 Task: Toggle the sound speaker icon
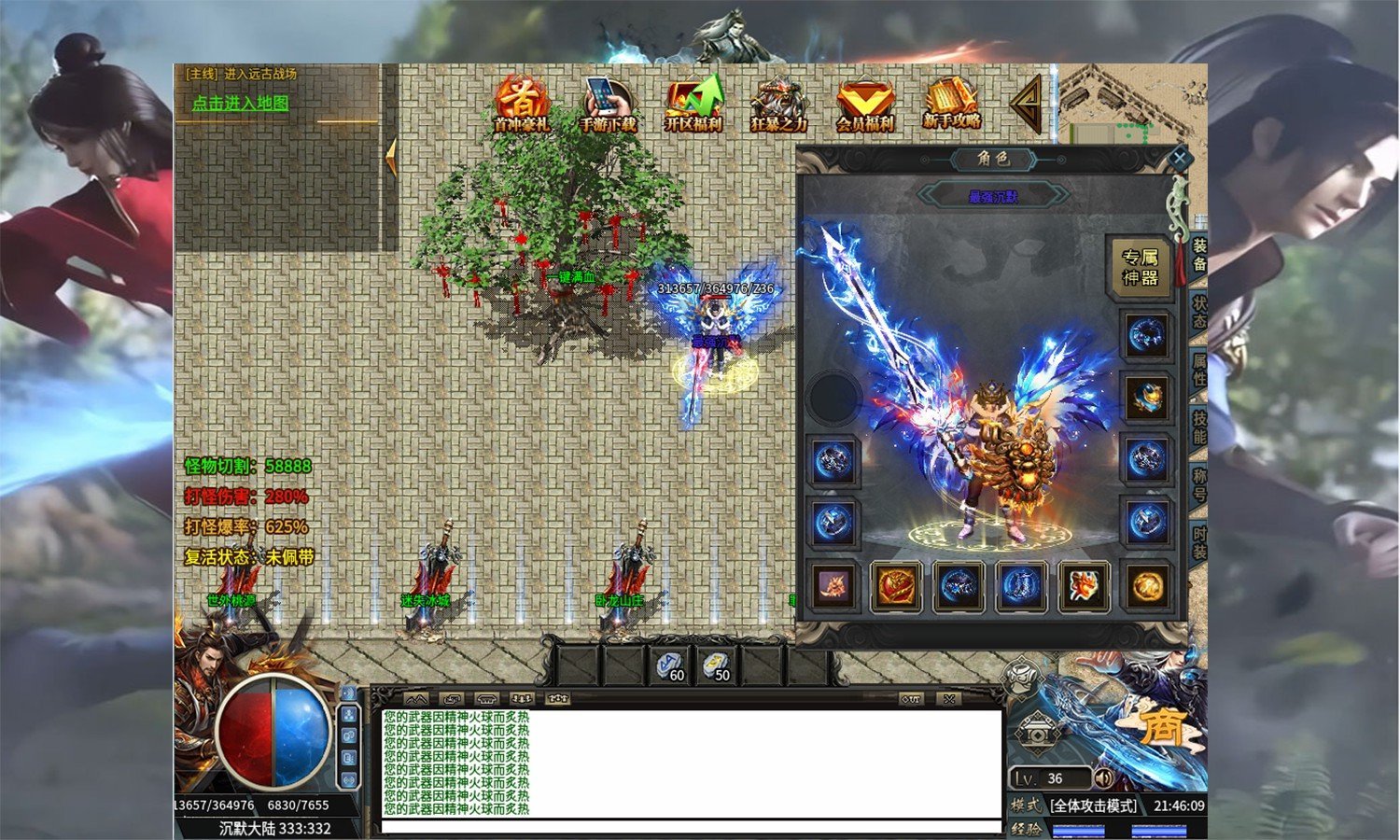(1104, 778)
